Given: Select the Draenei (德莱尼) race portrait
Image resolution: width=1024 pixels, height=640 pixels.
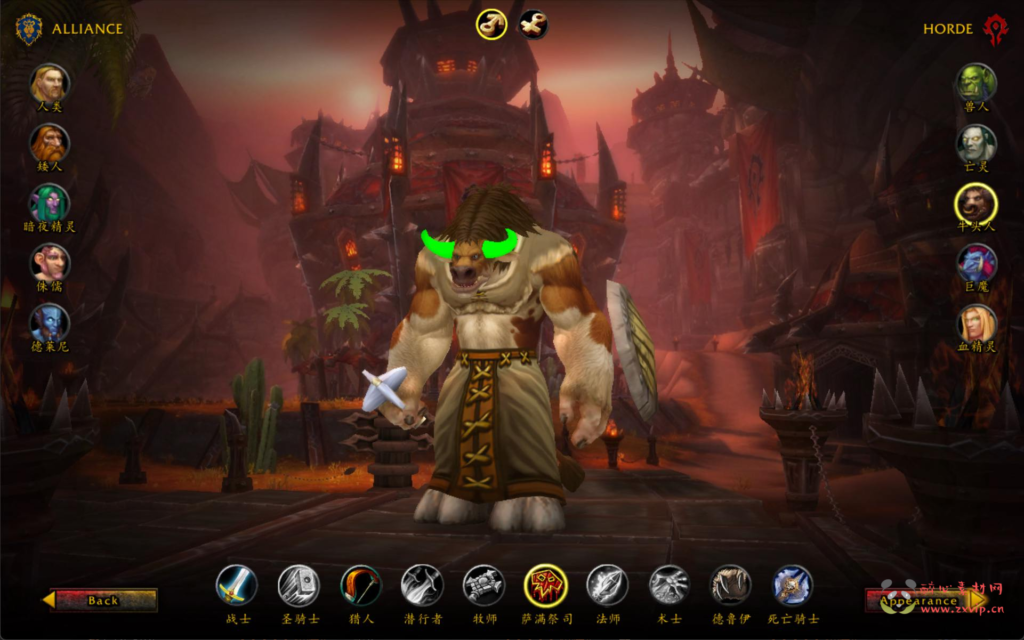Looking at the screenshot, I should click(x=49, y=323).
